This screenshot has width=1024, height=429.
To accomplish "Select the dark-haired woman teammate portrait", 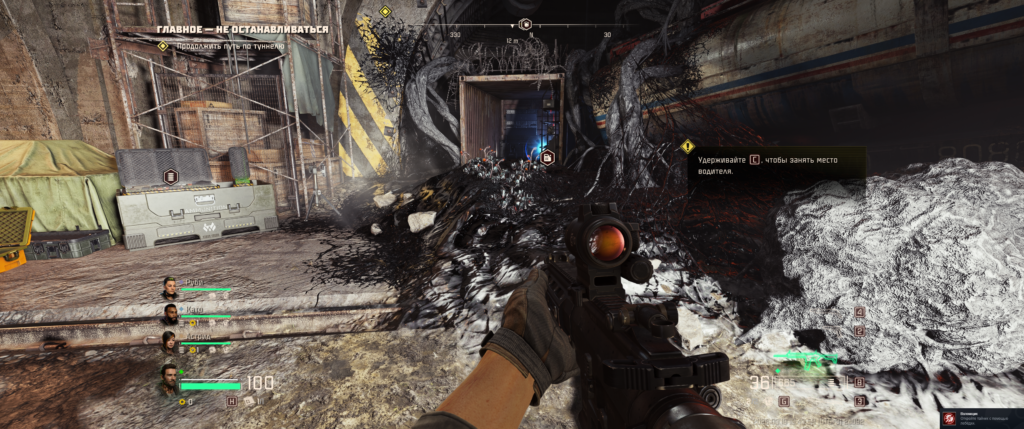I will click(169, 342).
